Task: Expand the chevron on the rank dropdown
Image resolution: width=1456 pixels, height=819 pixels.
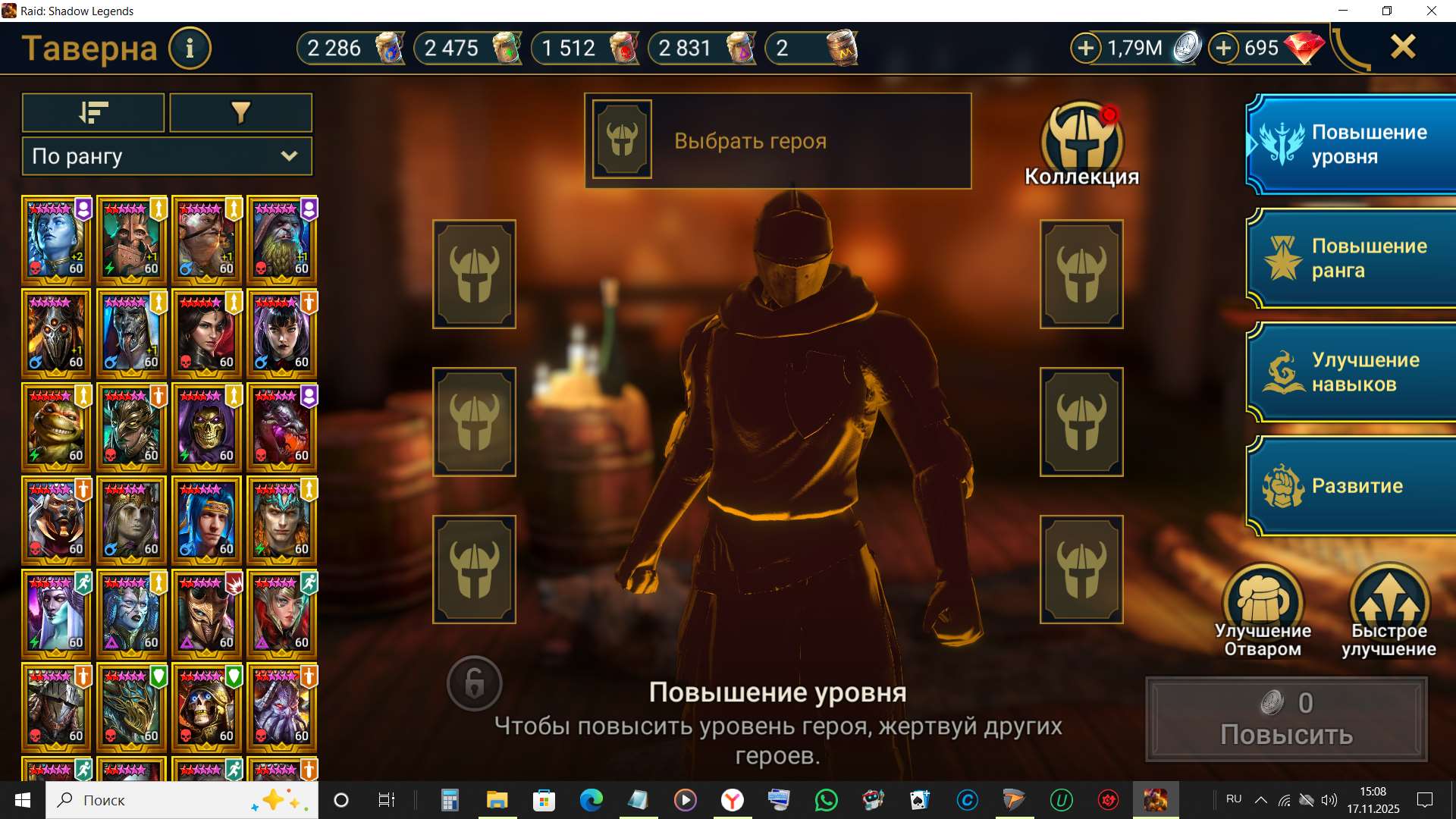Action: click(x=289, y=156)
